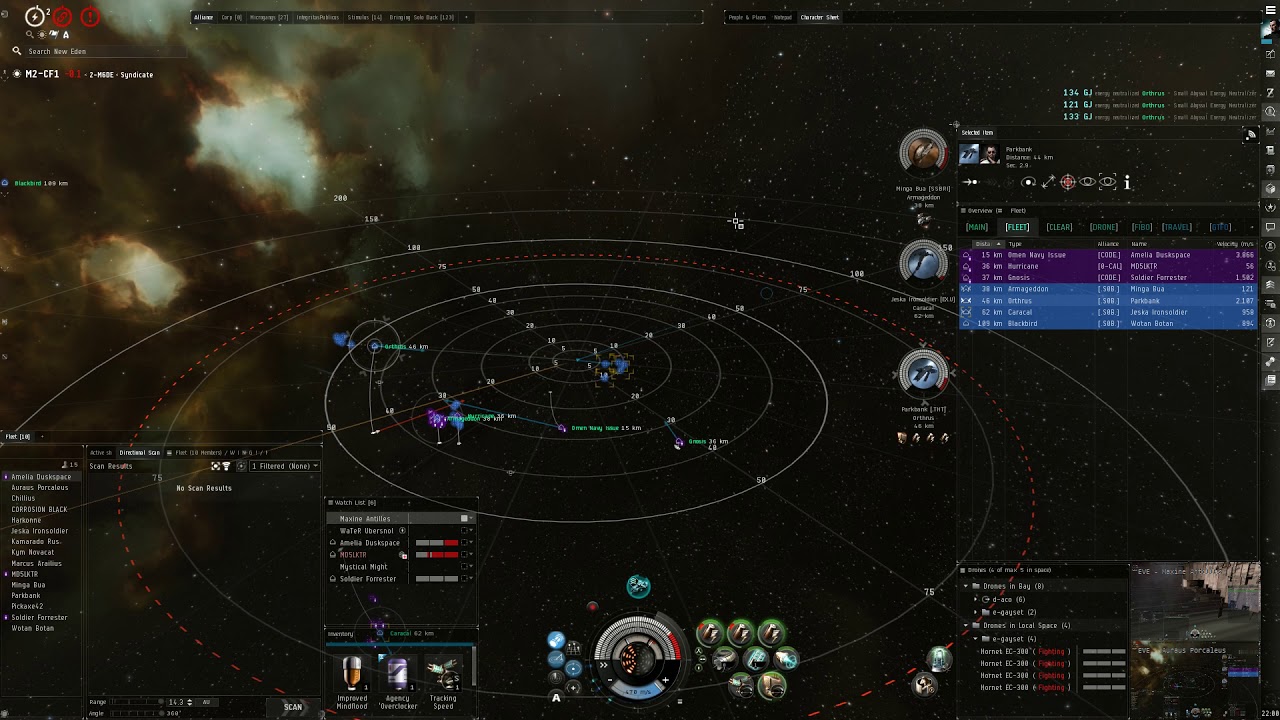
Task: Expand the Drones in Bay group
Action: [x=965, y=586]
